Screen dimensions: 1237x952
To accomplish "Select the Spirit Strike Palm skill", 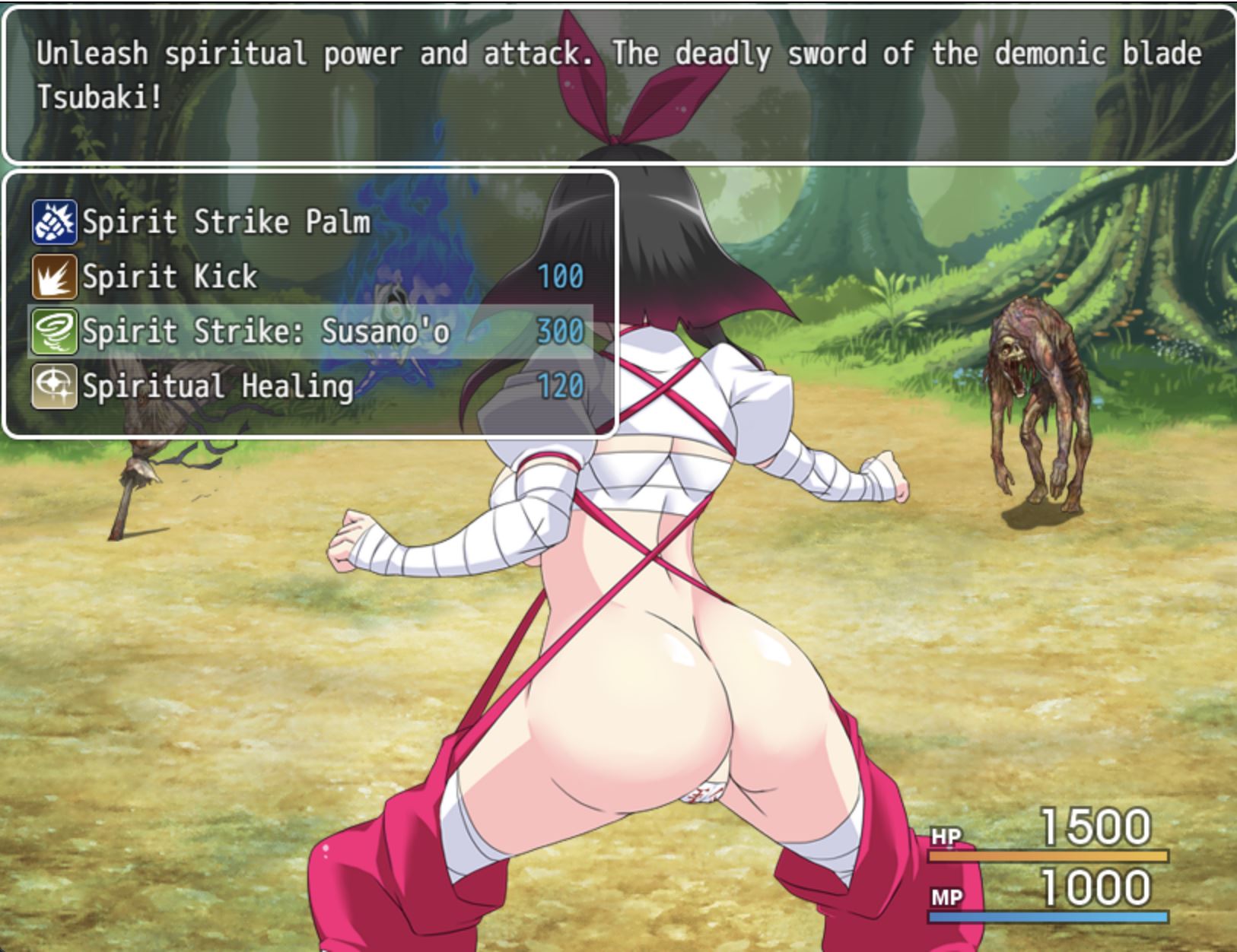I will [x=226, y=222].
